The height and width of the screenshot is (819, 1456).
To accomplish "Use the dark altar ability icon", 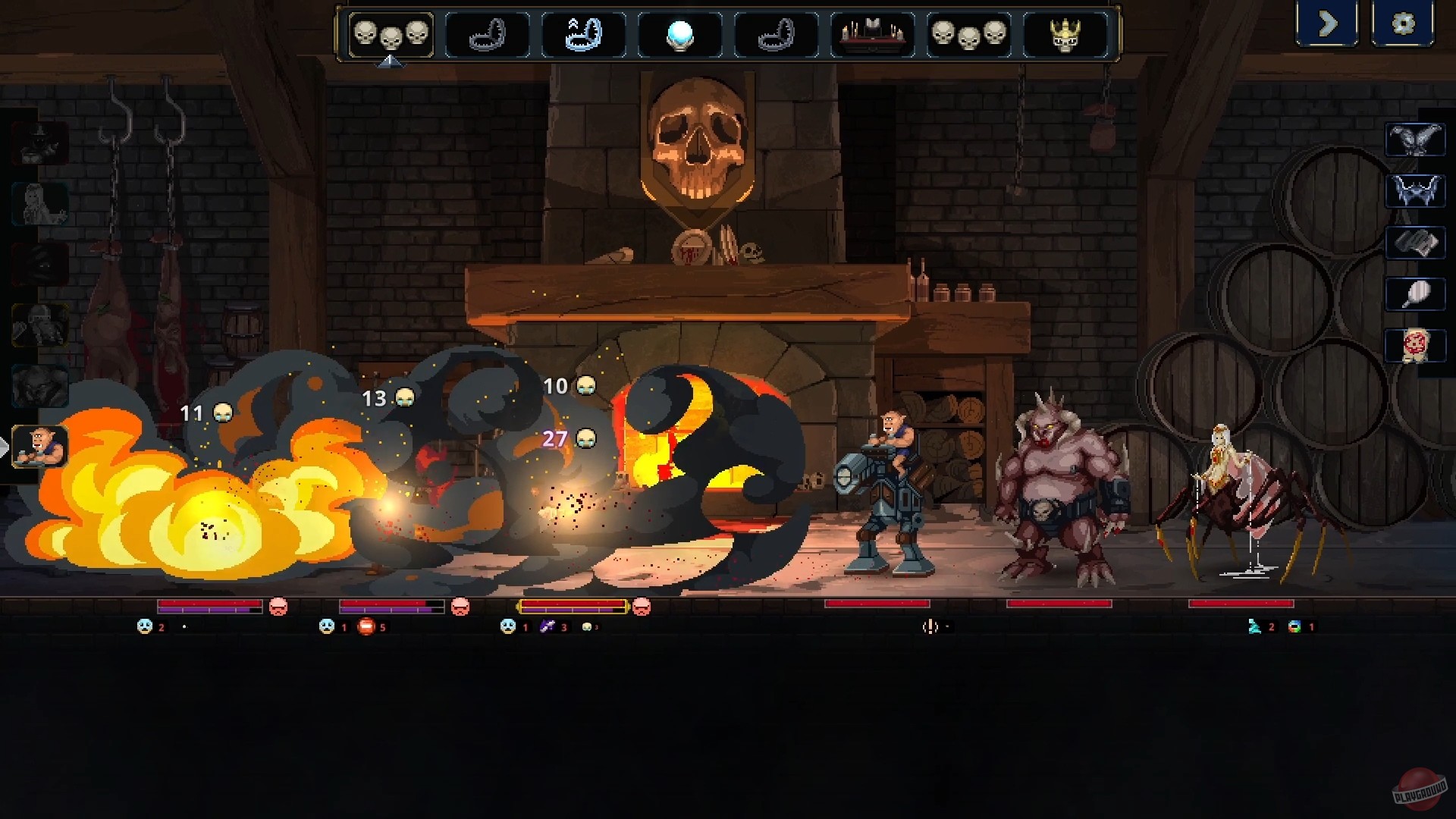I will pos(872,34).
